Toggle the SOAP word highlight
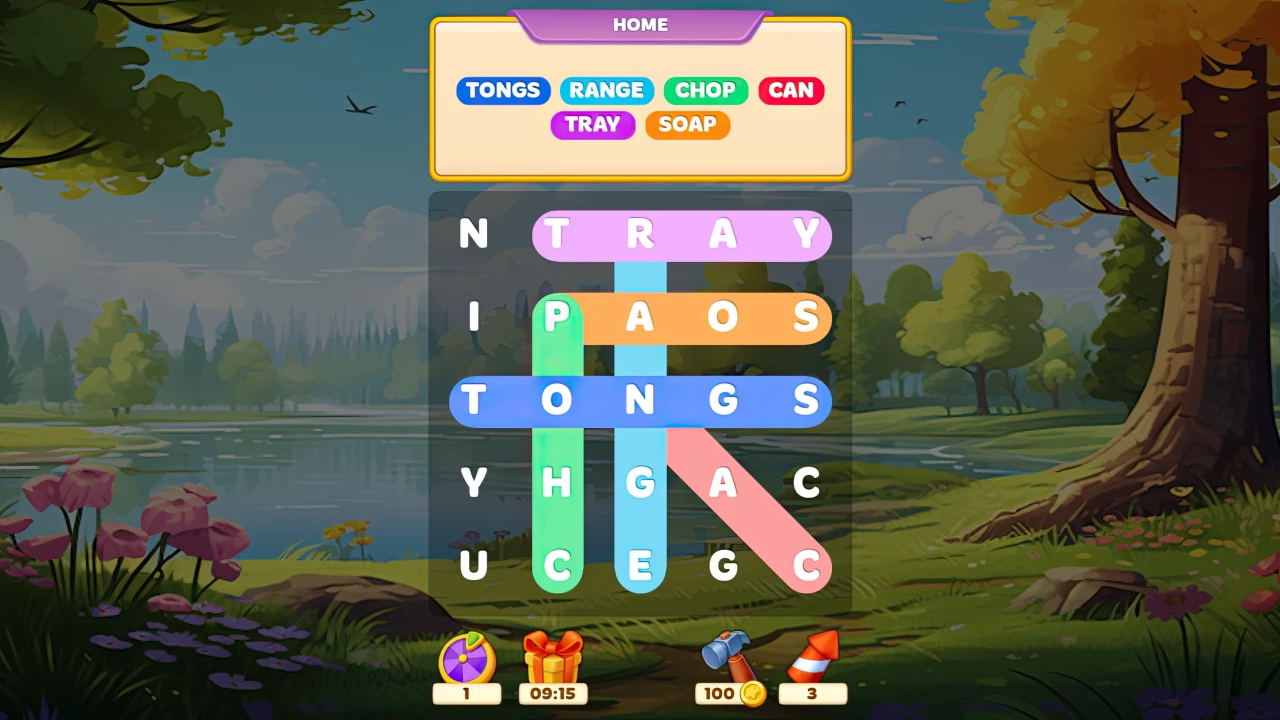The height and width of the screenshot is (720, 1280). click(x=687, y=125)
